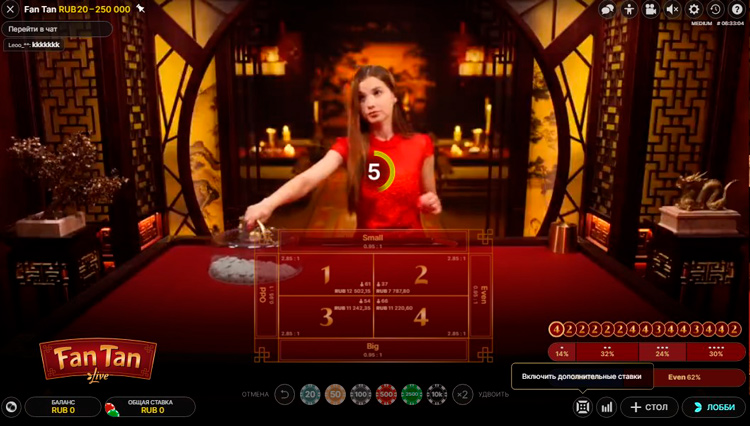
Task: Choose the red 500 chip
Action: [386, 395]
